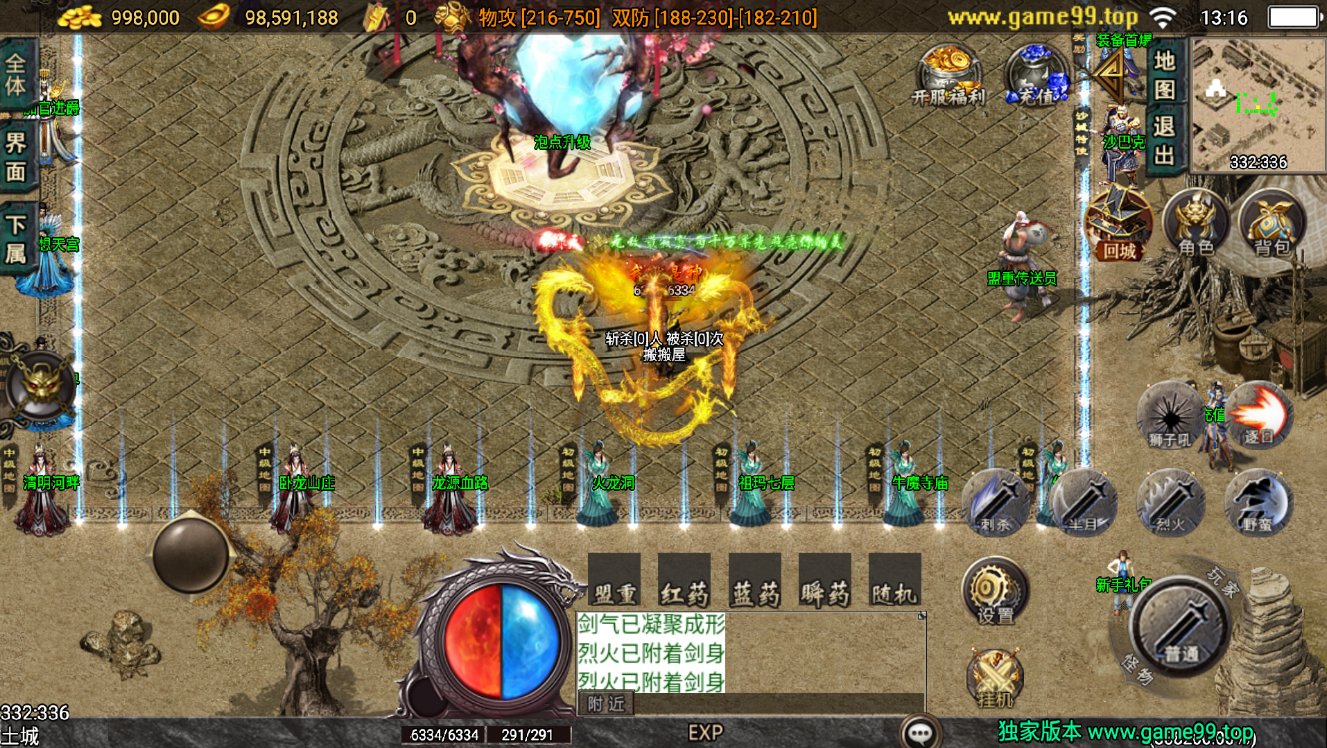Image resolution: width=1327 pixels, height=748 pixels.
Task: Select the 全体 tab on the left
Action: click(x=17, y=73)
